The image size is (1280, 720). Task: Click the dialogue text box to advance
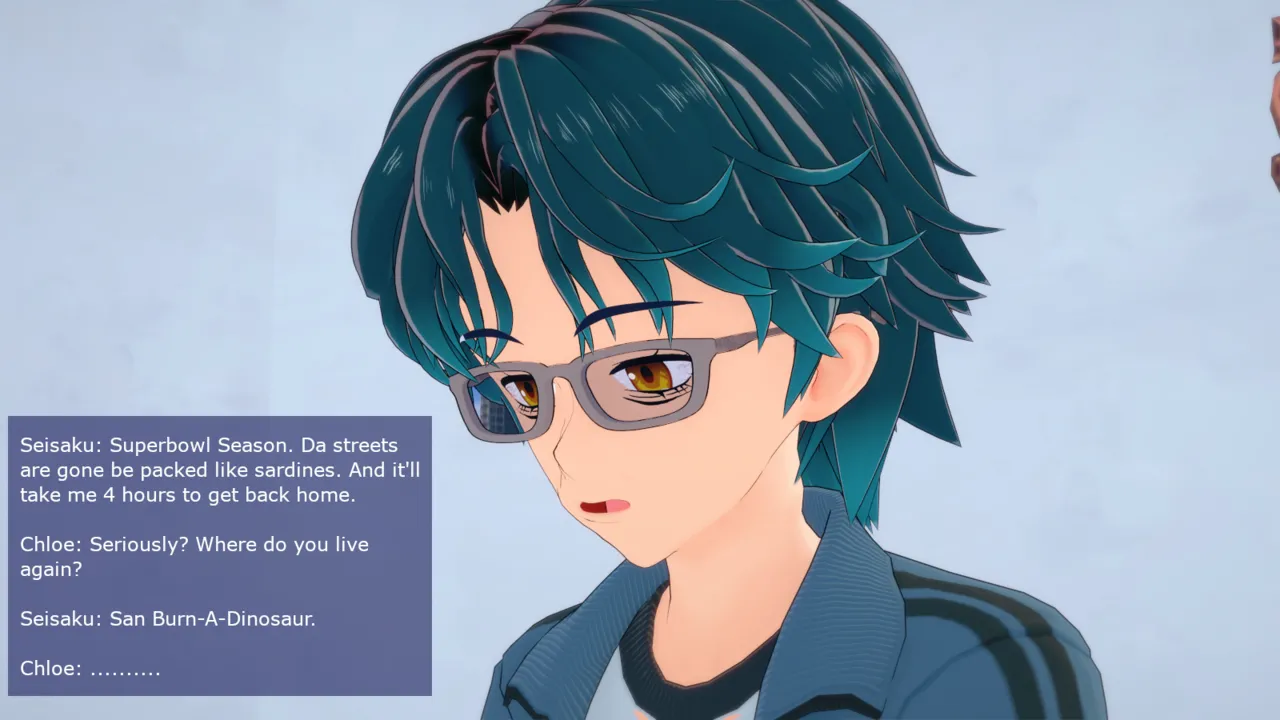pyautogui.click(x=220, y=556)
